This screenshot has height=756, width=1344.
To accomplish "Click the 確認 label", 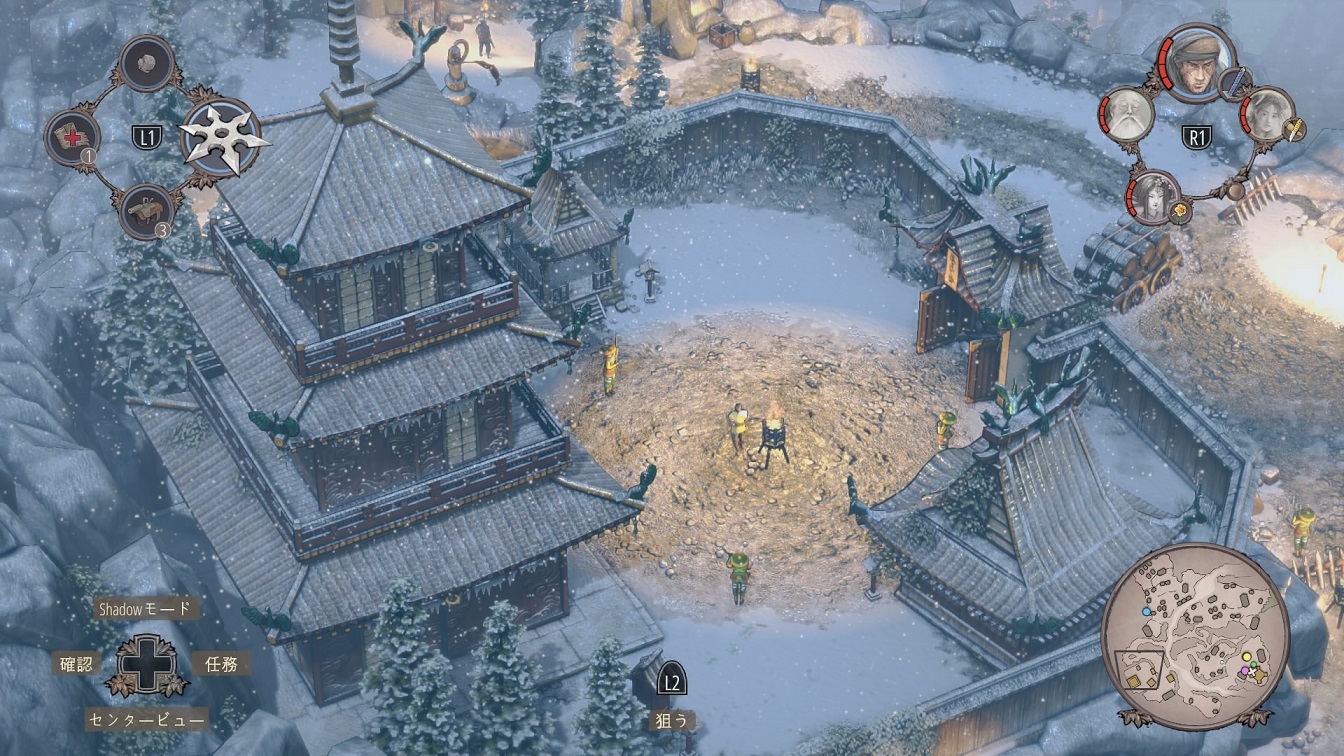I will click(76, 663).
